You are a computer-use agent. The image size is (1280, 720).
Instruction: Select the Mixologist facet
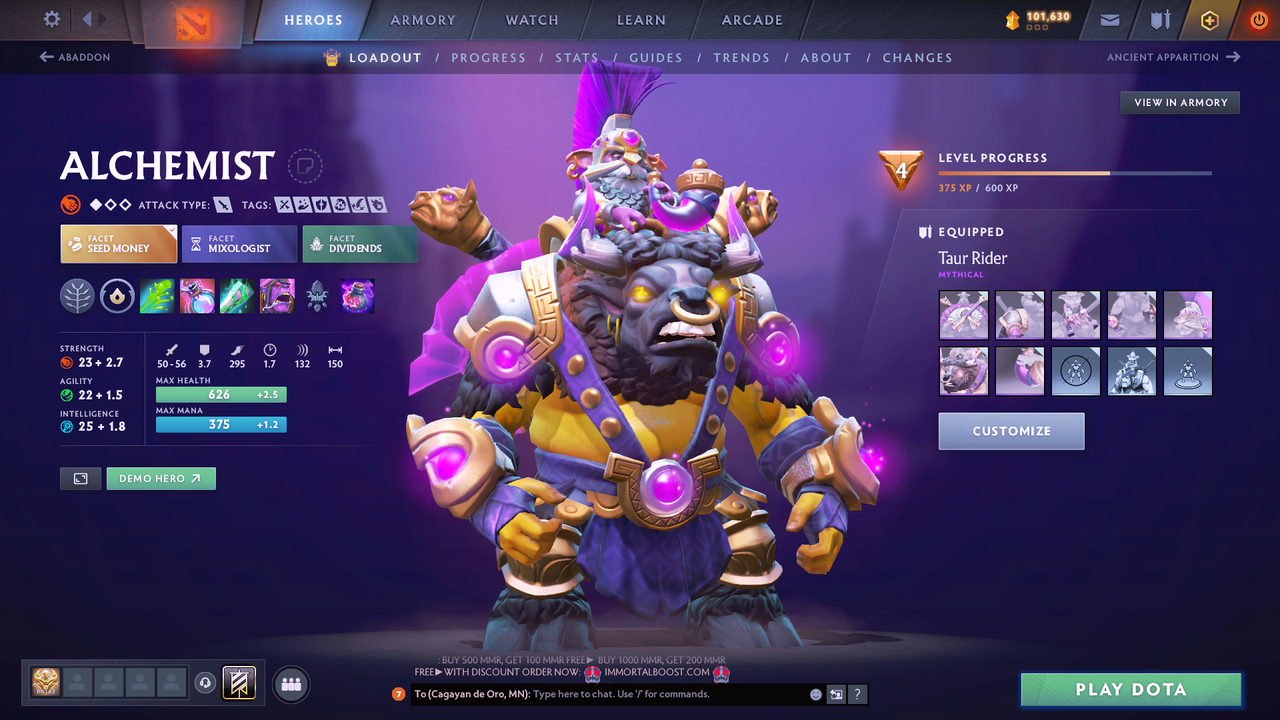(x=239, y=243)
